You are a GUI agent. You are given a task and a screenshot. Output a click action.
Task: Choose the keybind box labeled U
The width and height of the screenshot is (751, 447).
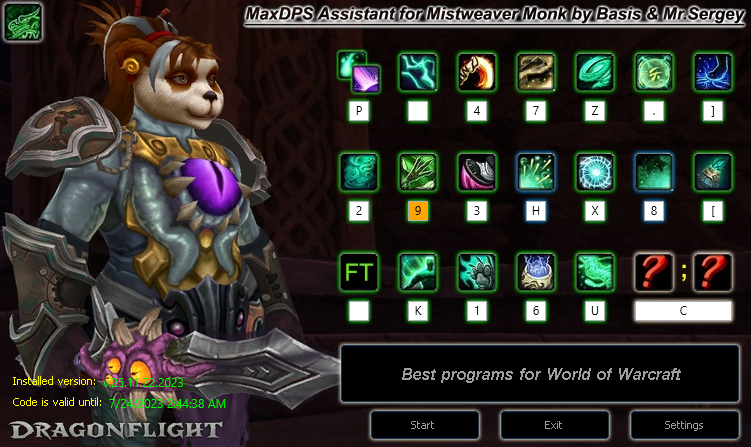(595, 311)
